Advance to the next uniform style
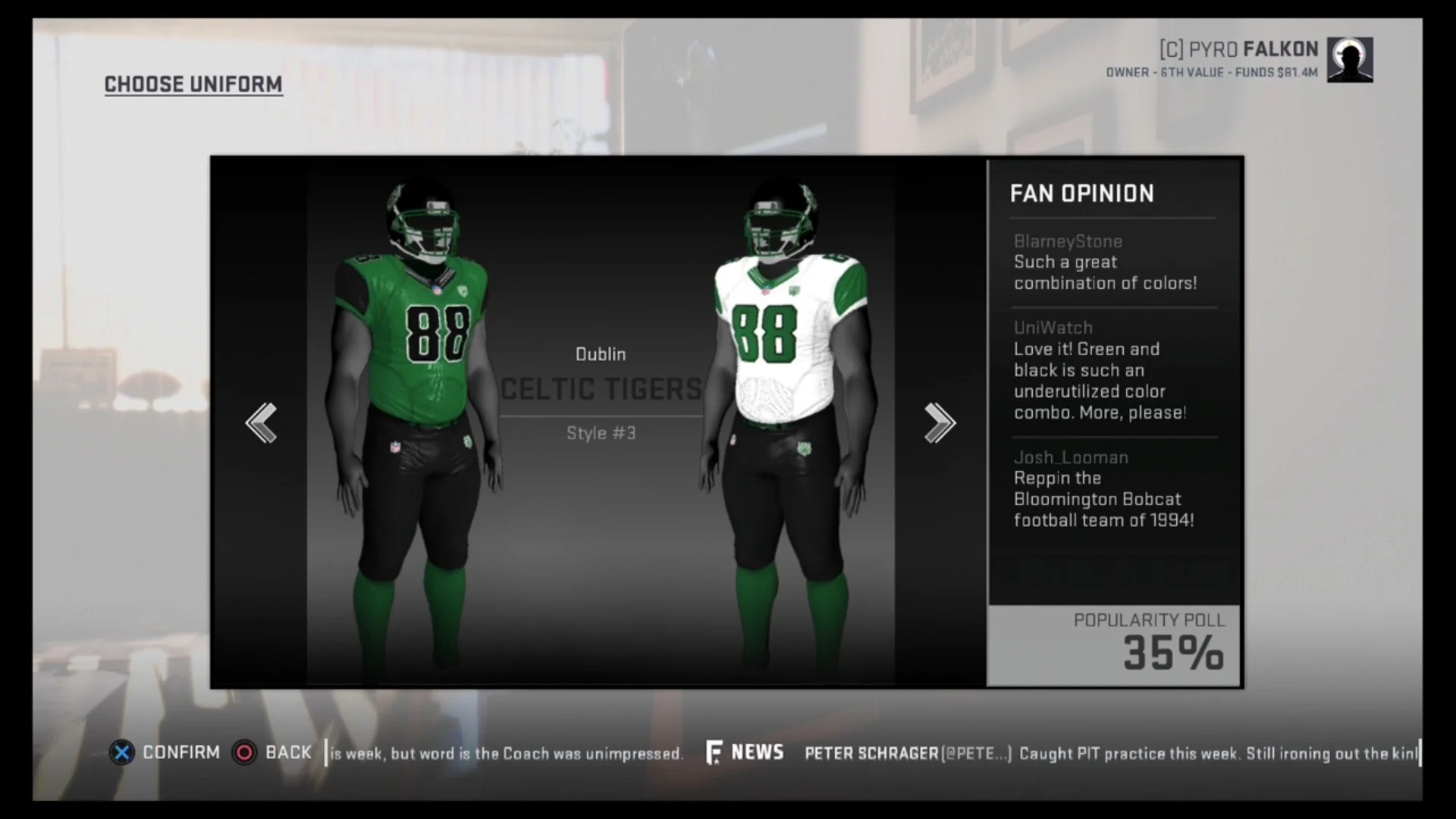Screen dimensions: 1456x819 [940, 422]
